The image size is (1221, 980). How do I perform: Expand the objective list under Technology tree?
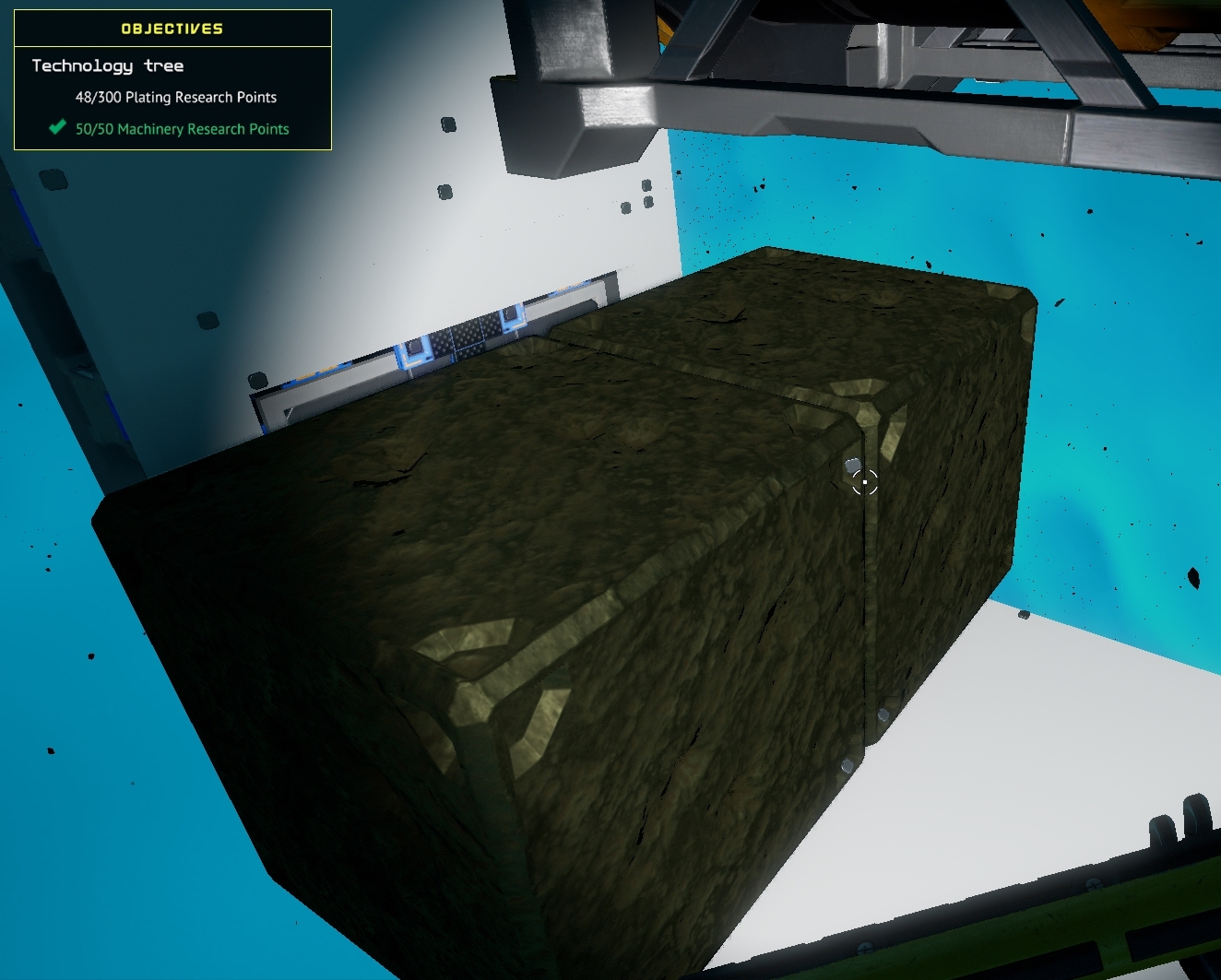pos(107,65)
